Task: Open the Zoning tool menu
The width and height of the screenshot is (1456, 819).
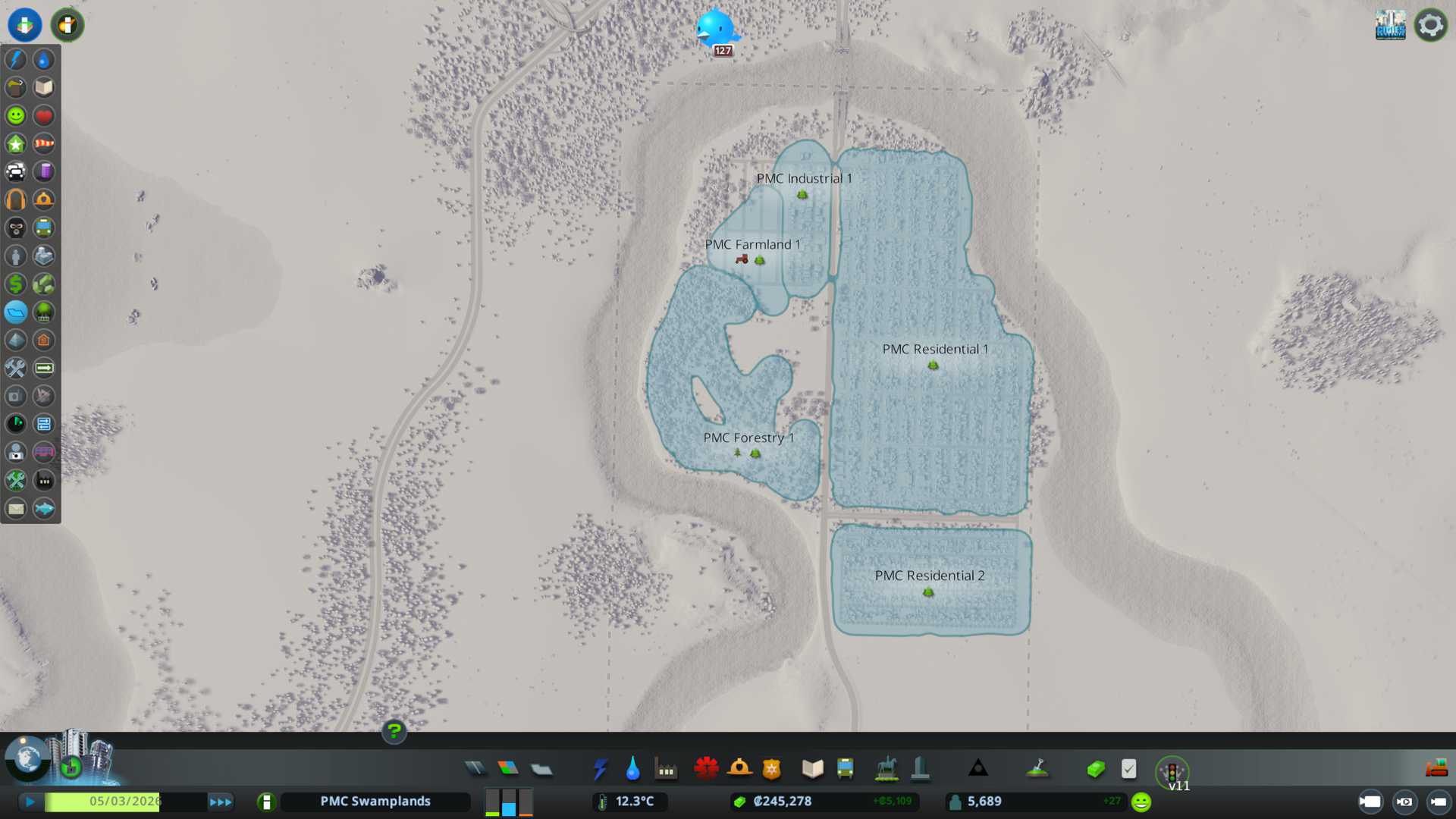Action: point(508,769)
